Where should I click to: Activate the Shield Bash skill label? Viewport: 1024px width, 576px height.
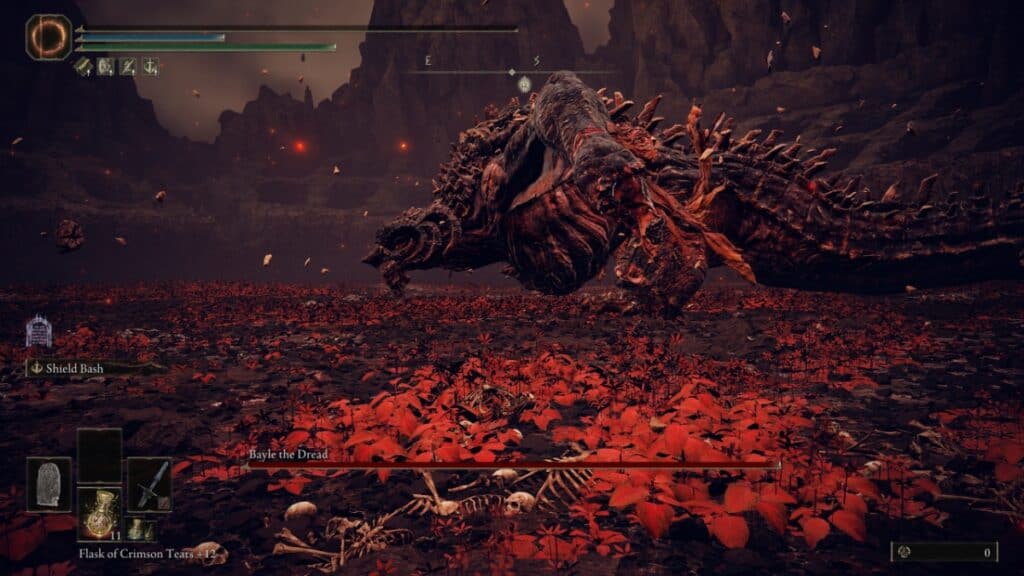coord(75,368)
